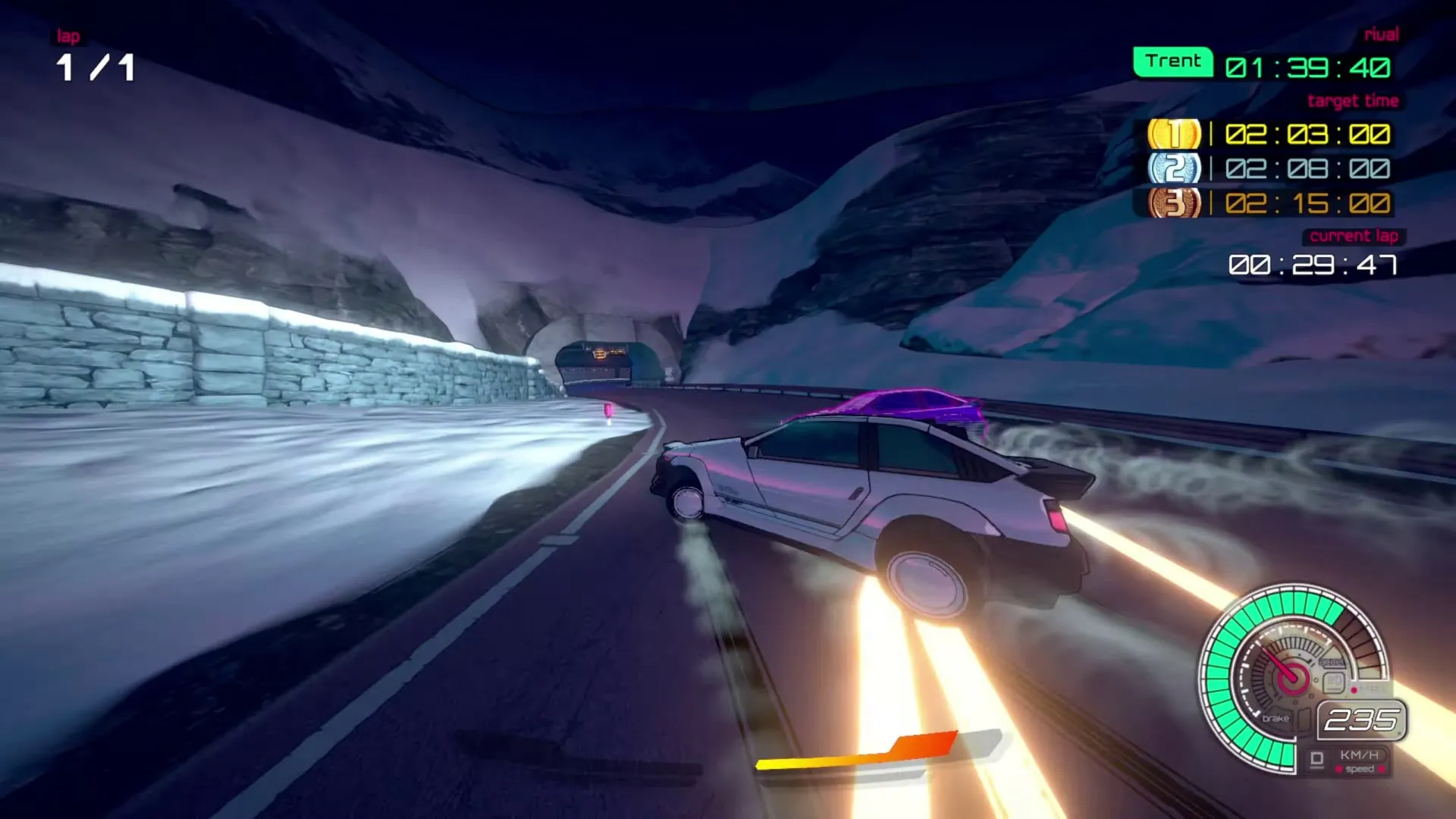
Task: Select the target time header label
Action: pyautogui.click(x=1354, y=100)
